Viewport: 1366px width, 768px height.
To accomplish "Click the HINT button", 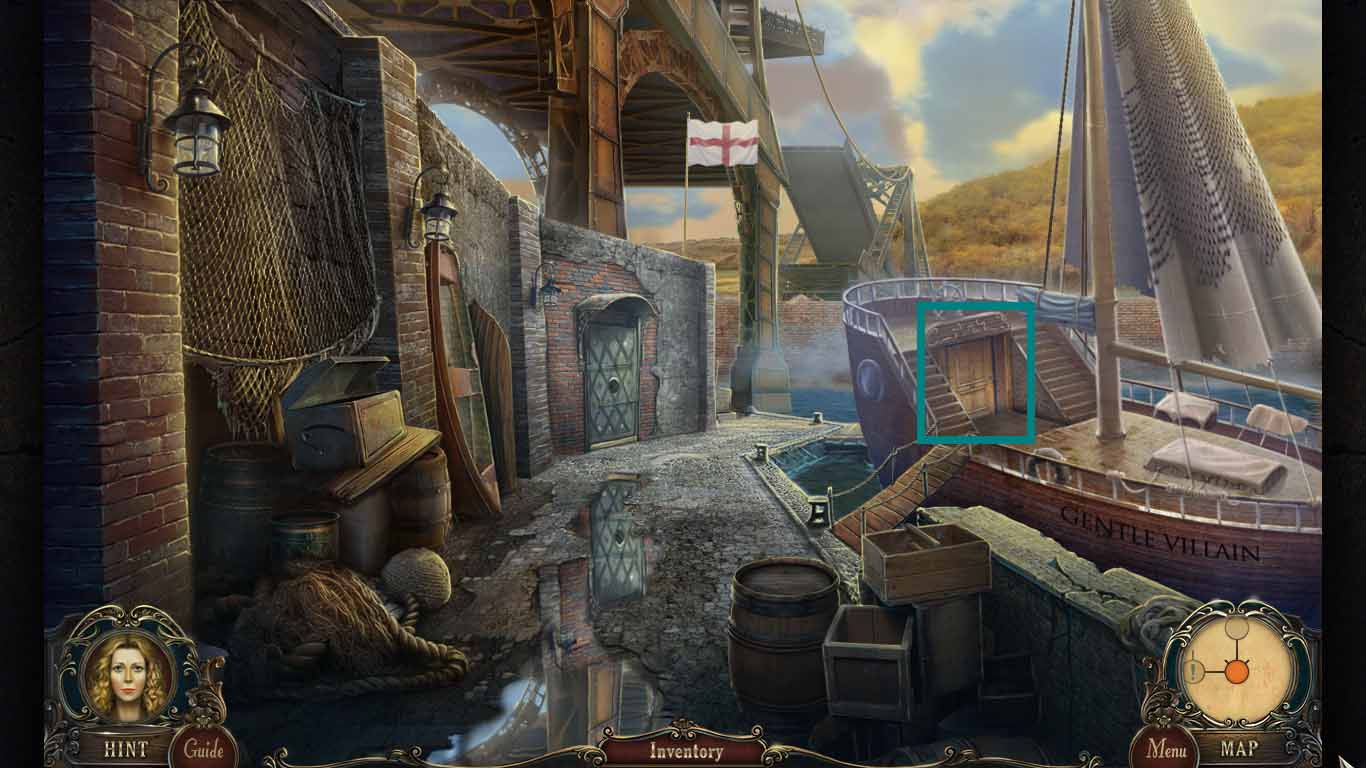I will [125, 748].
